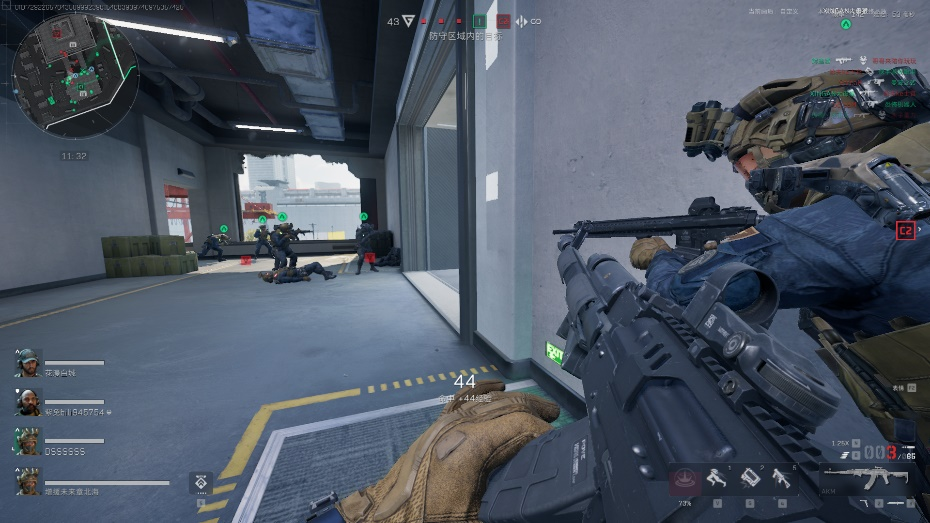Use the deployable device gadget icon
930x523 pixels.
(x=750, y=477)
